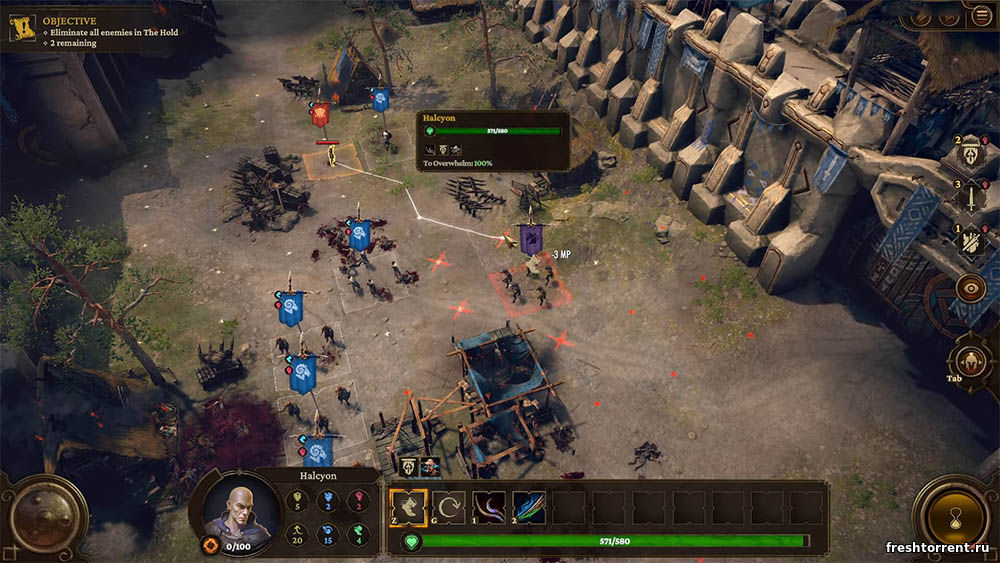This screenshot has height=563, width=1000.
Task: Select the red banner enemy unit
Action: coord(321,115)
